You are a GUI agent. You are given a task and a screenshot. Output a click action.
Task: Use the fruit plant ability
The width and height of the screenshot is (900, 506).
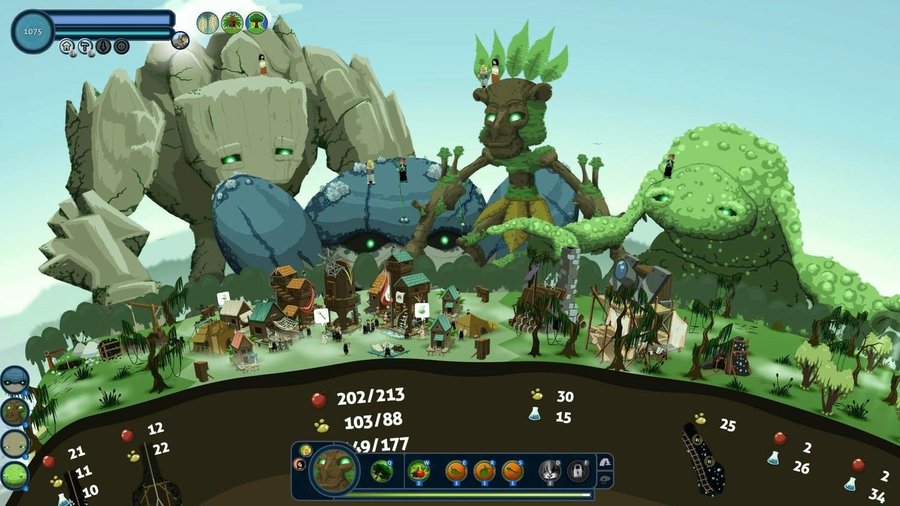coord(419,470)
